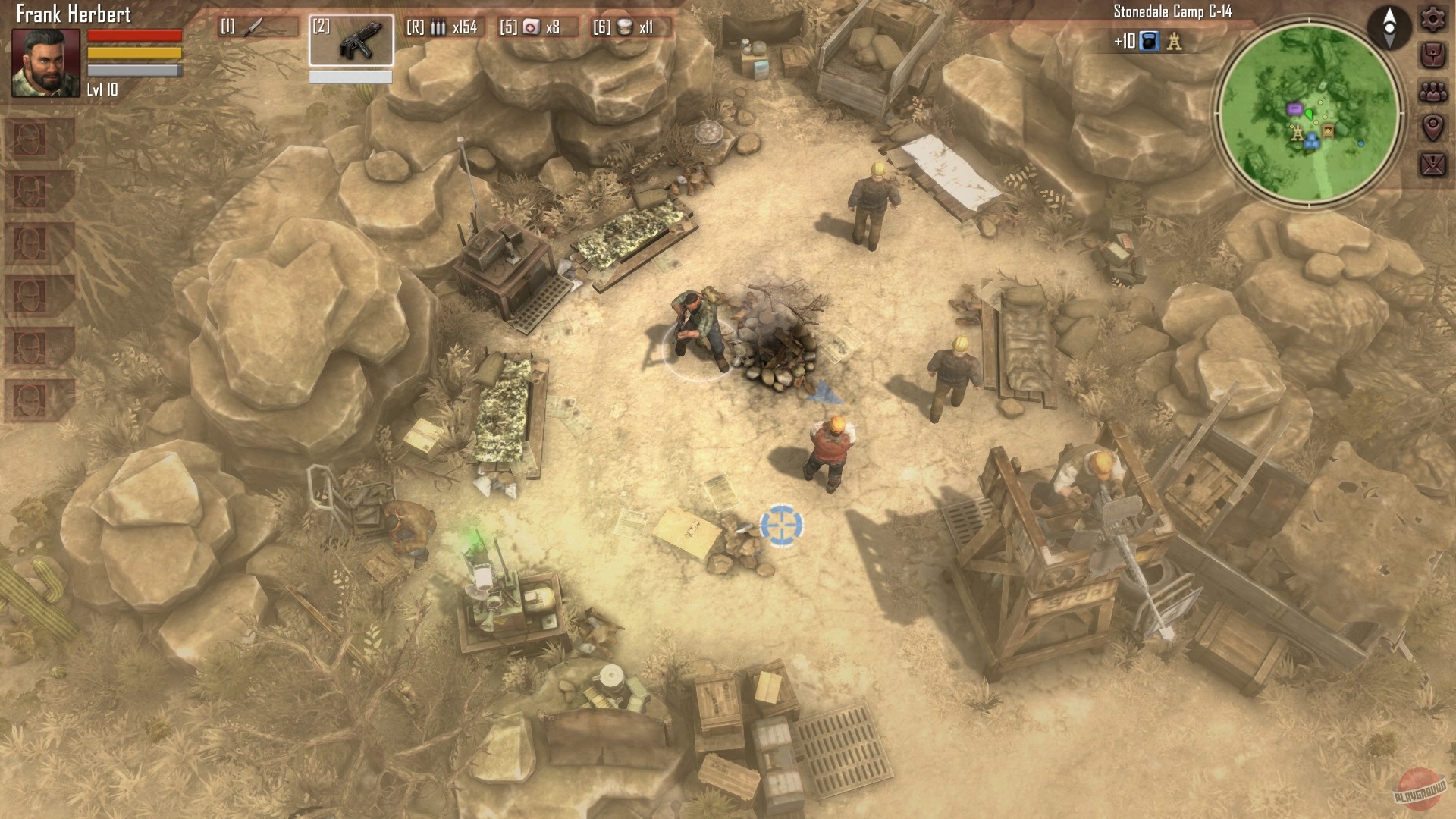This screenshot has width=1456, height=819.
Task: Open the envelope messages button
Action: point(1432,164)
